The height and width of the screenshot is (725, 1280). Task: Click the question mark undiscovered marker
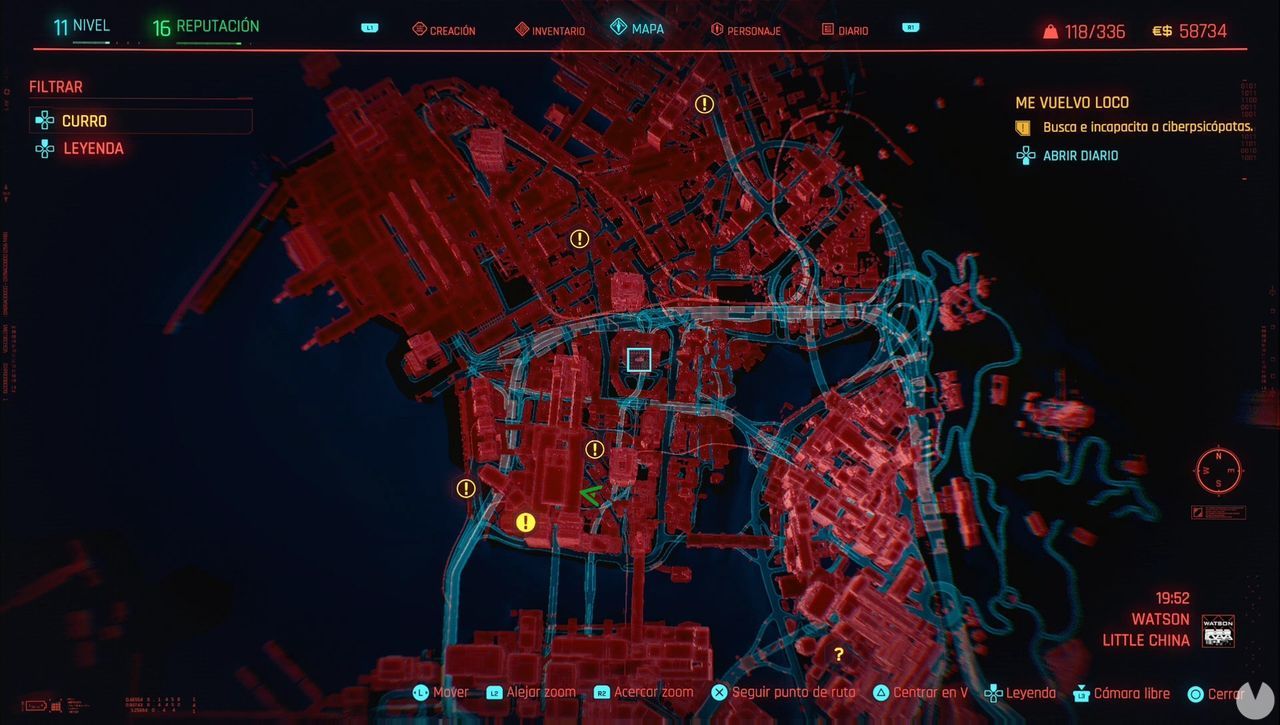click(x=838, y=654)
